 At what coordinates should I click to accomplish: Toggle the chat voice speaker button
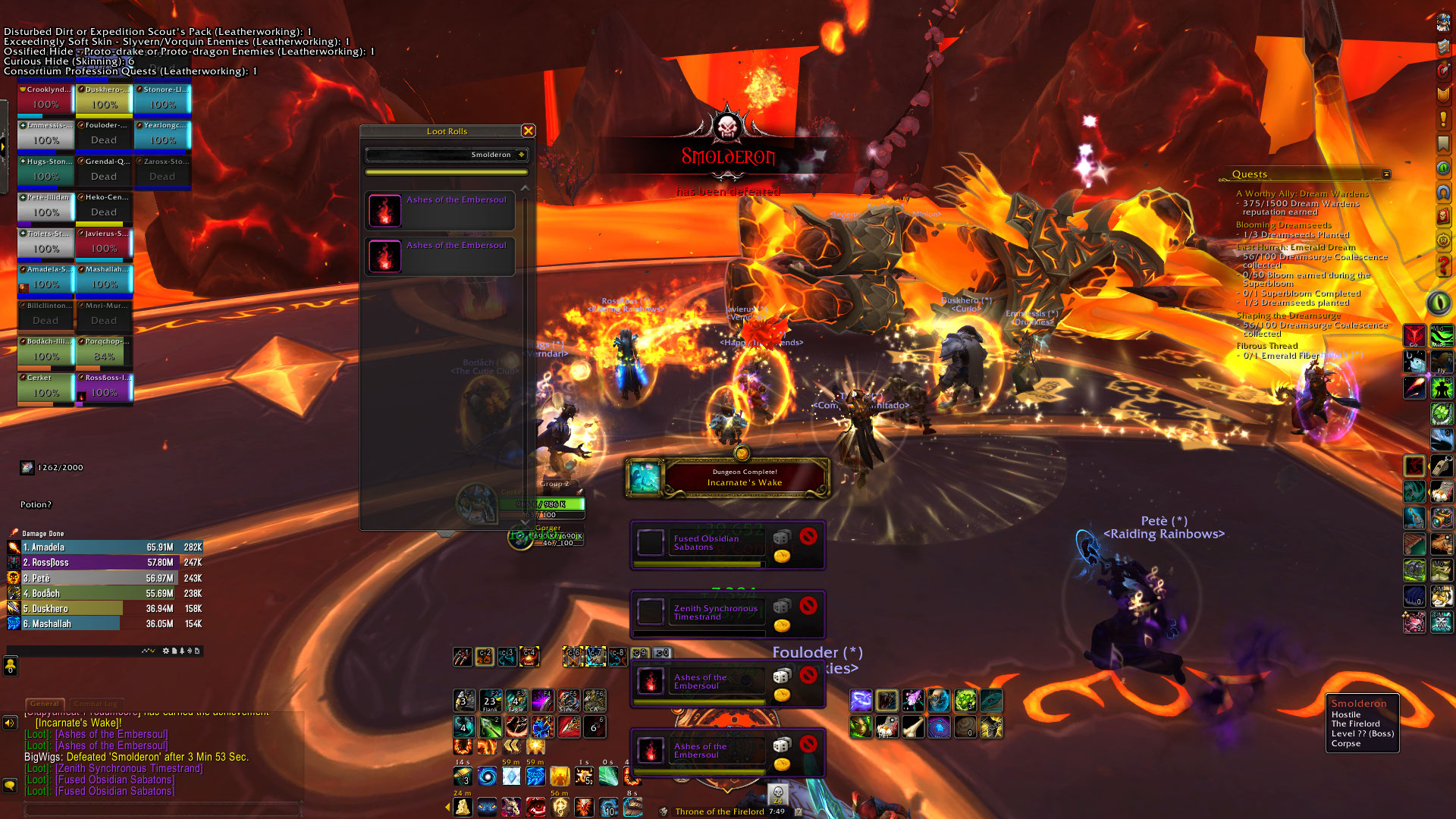pos(10,723)
